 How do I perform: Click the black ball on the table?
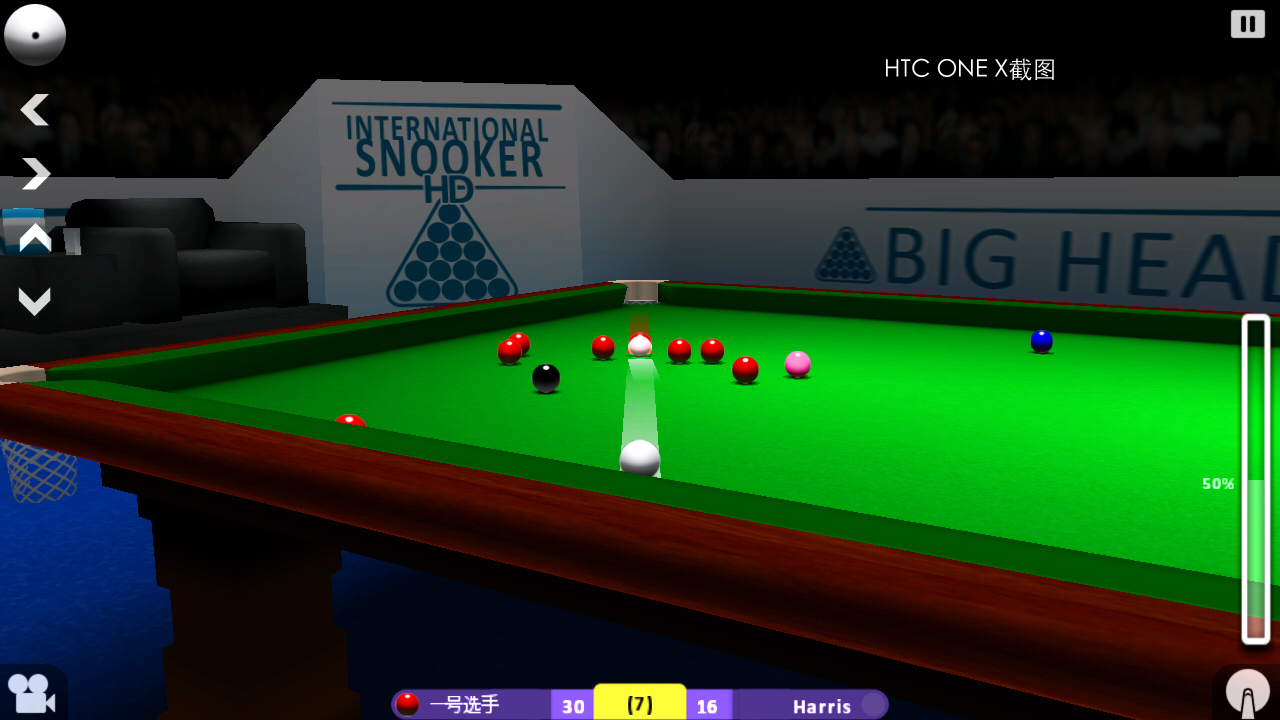pos(546,378)
